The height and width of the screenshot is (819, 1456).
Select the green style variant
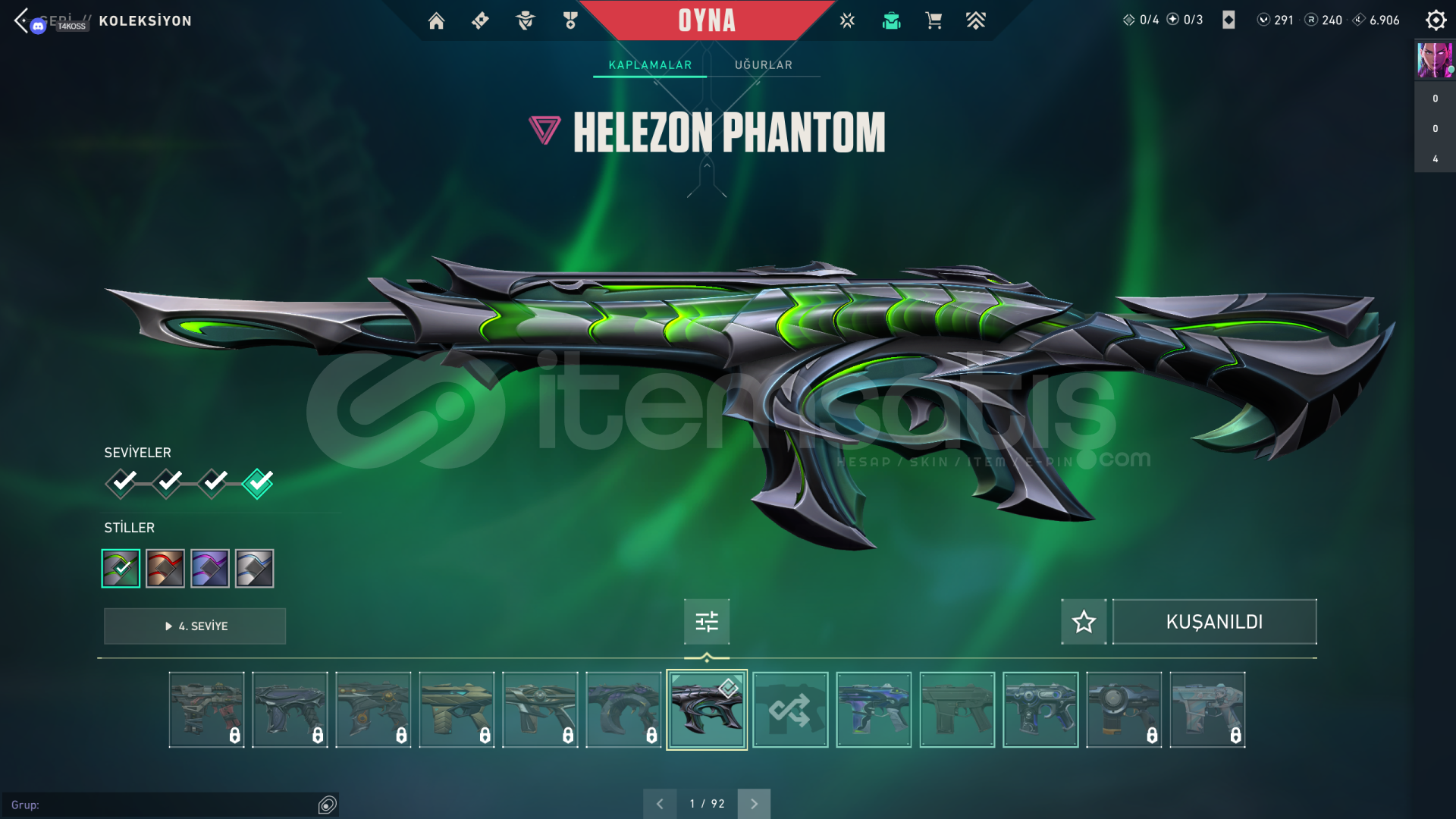(x=121, y=568)
